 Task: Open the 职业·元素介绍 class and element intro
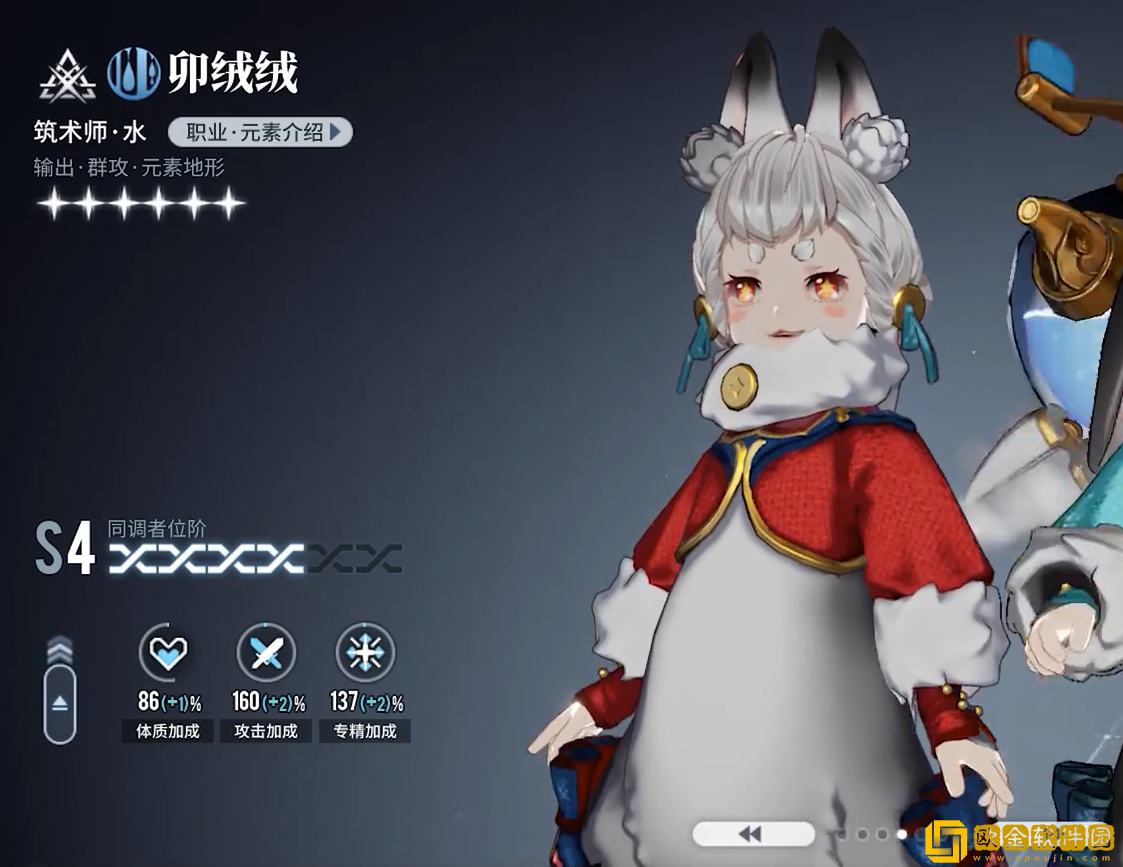click(x=260, y=132)
